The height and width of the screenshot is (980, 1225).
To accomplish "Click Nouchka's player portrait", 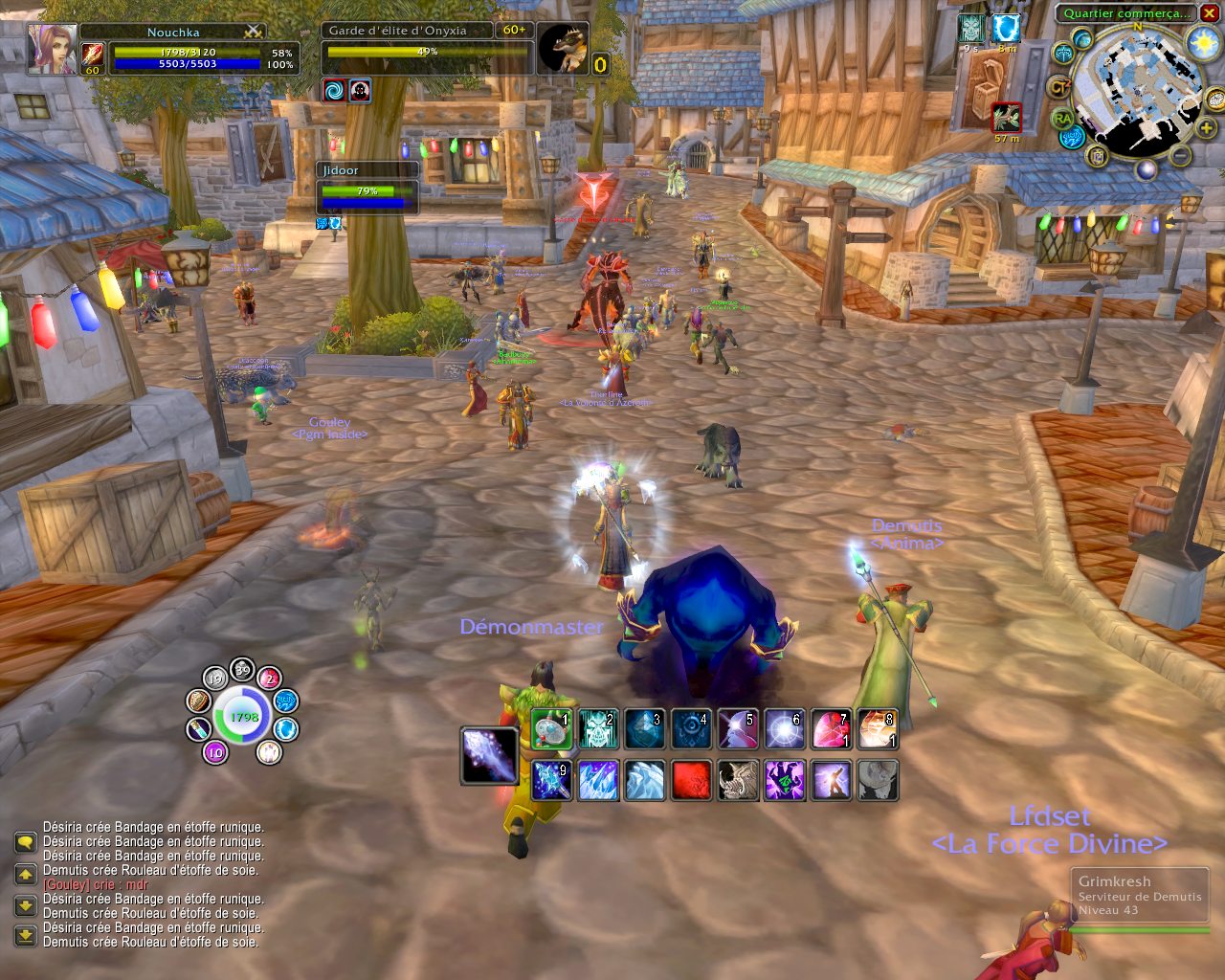I will point(53,49).
